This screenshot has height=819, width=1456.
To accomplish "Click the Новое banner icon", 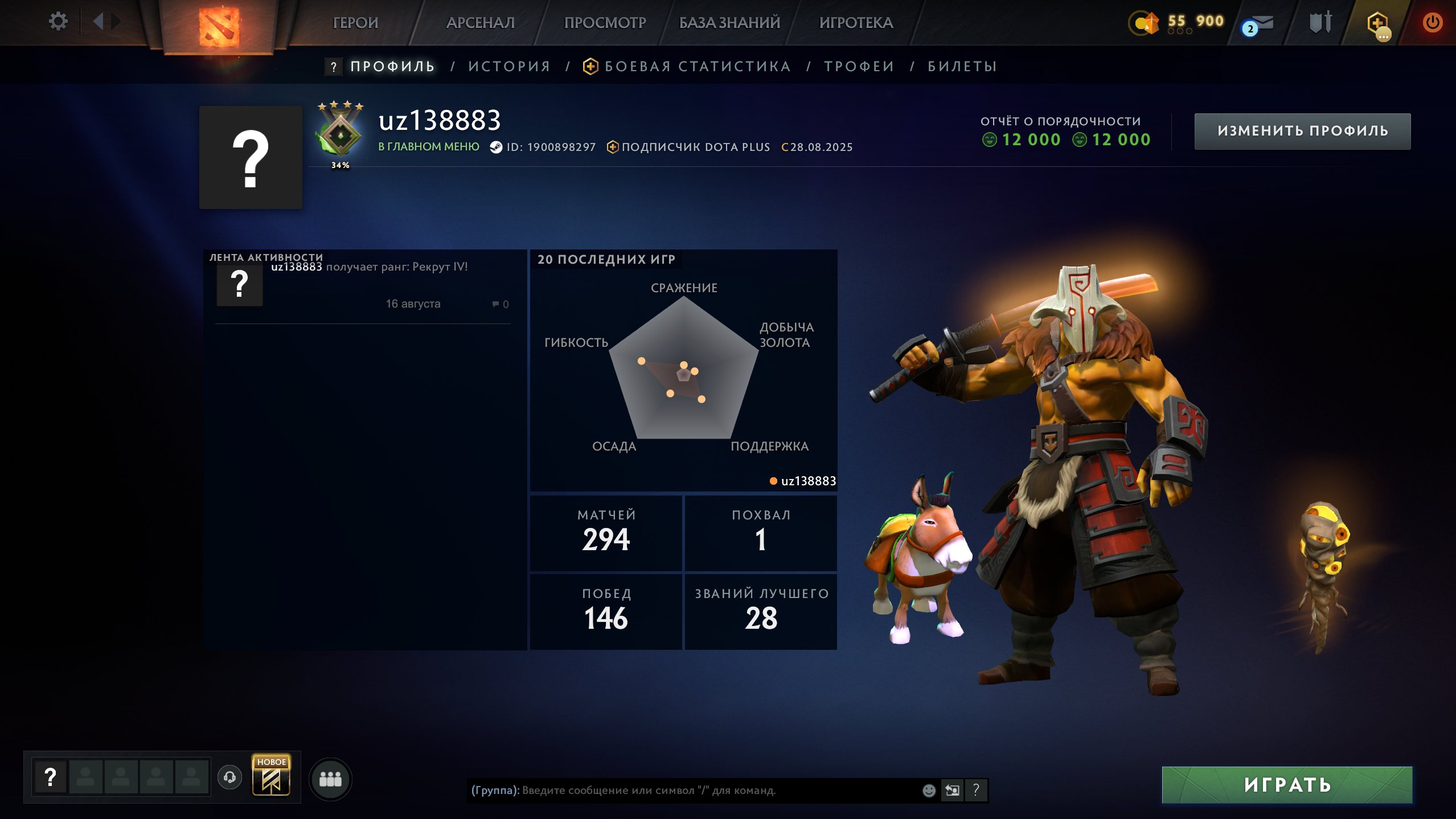I will 271,776.
